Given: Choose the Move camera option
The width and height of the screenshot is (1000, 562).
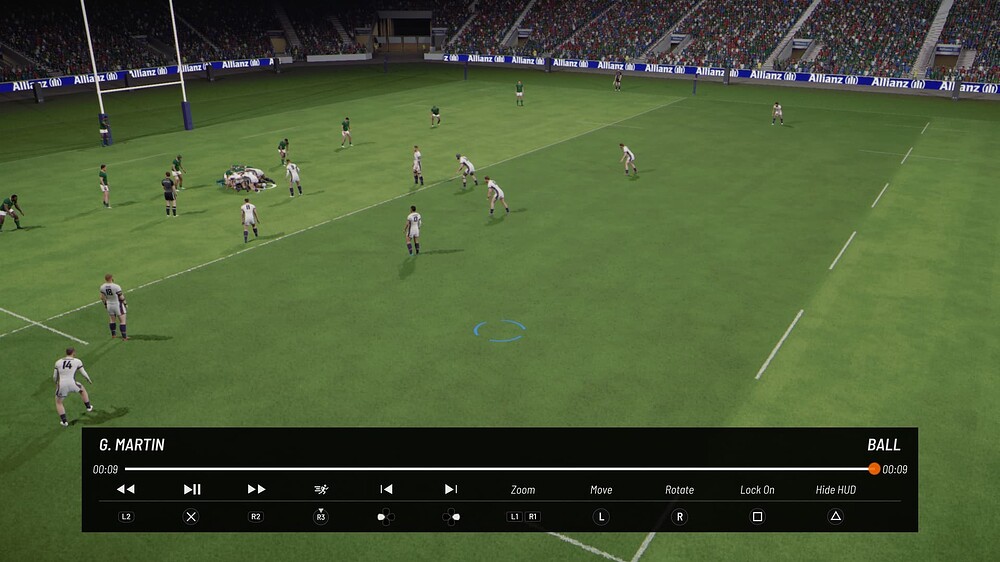Looking at the screenshot, I should point(601,490).
